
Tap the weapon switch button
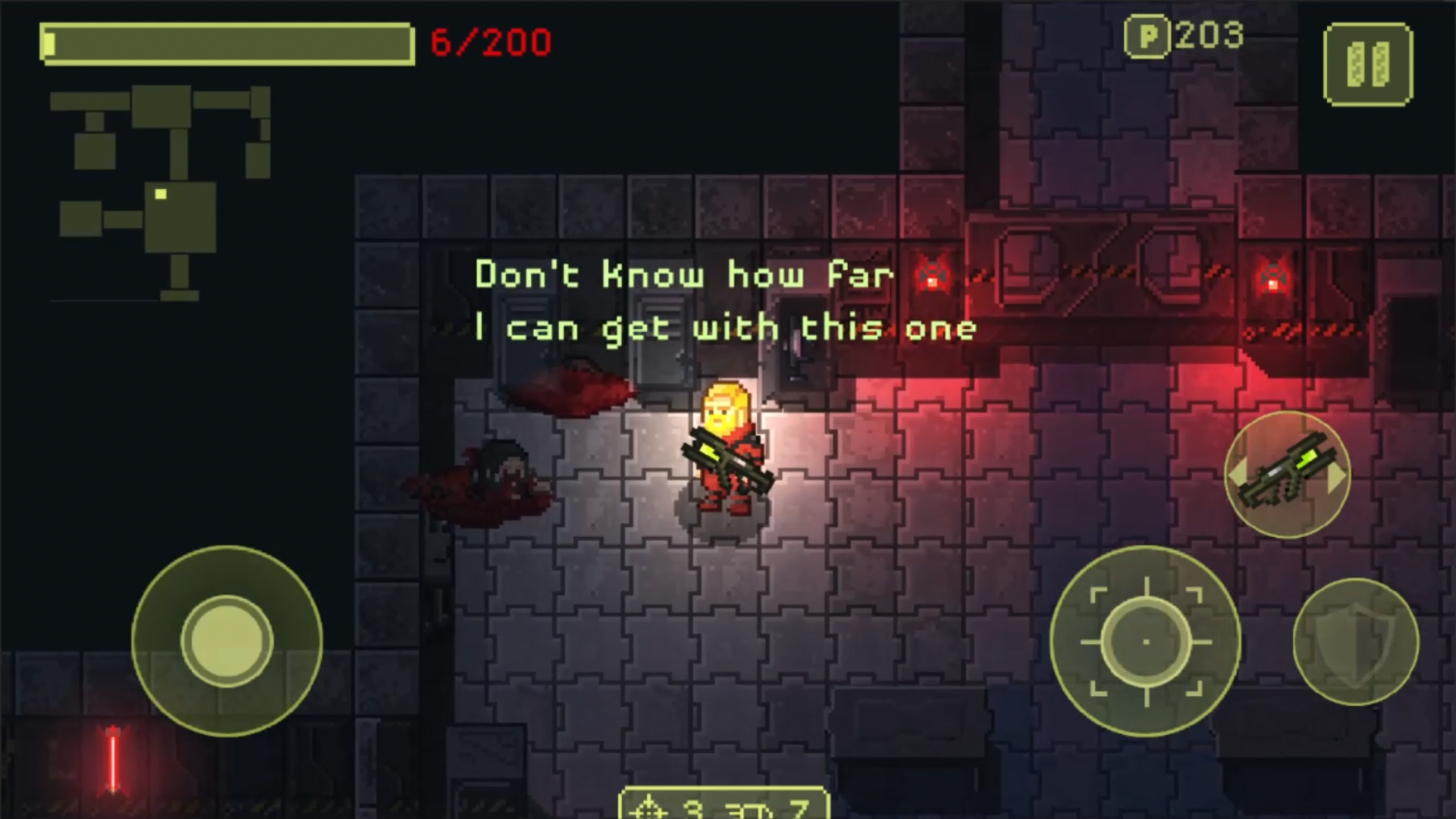click(x=1287, y=475)
